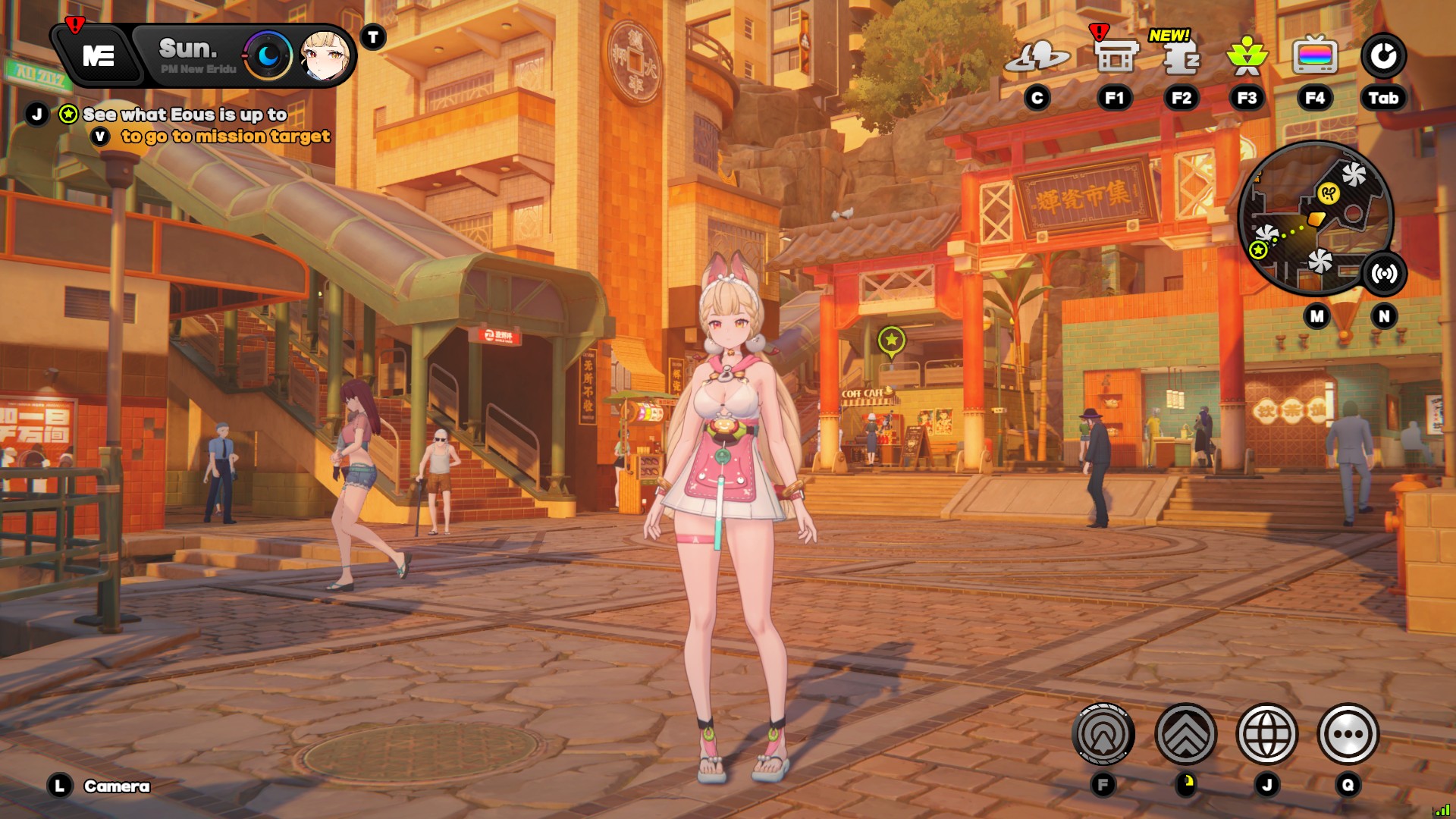Toggle the signal broadcast button by minimap
1456x819 pixels.
(1384, 274)
